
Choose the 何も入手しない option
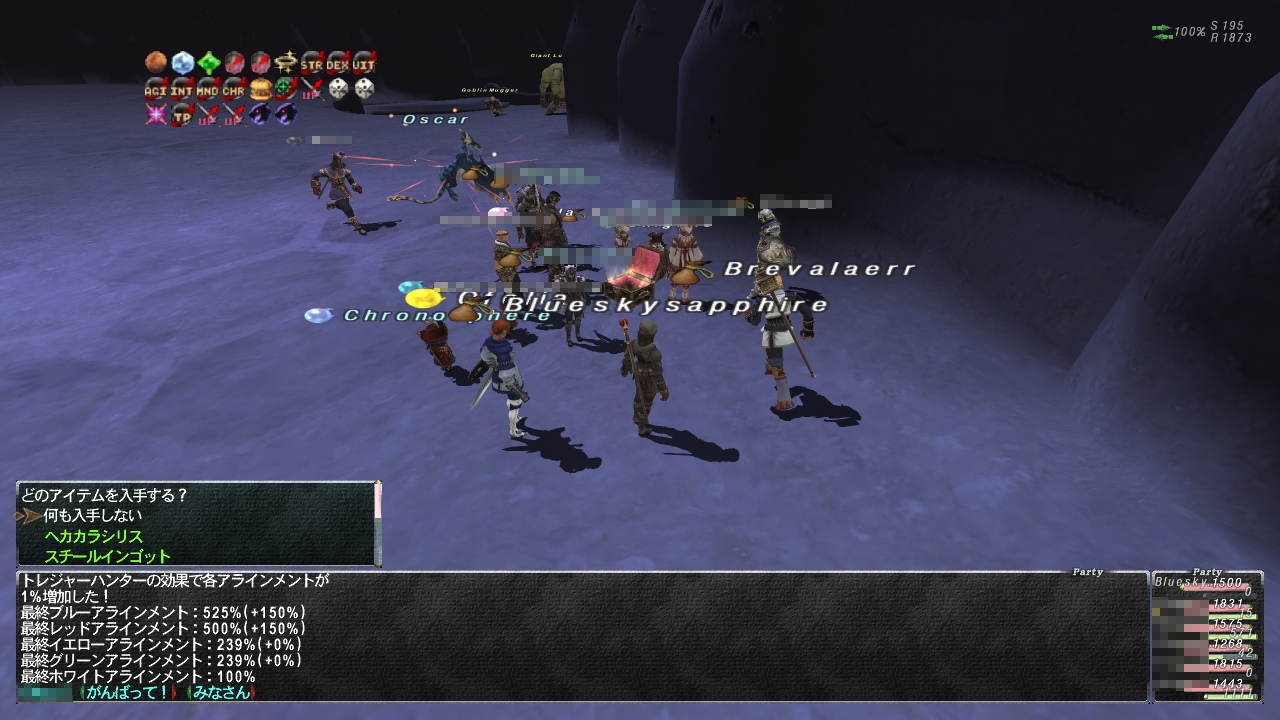pyautogui.click(x=92, y=516)
